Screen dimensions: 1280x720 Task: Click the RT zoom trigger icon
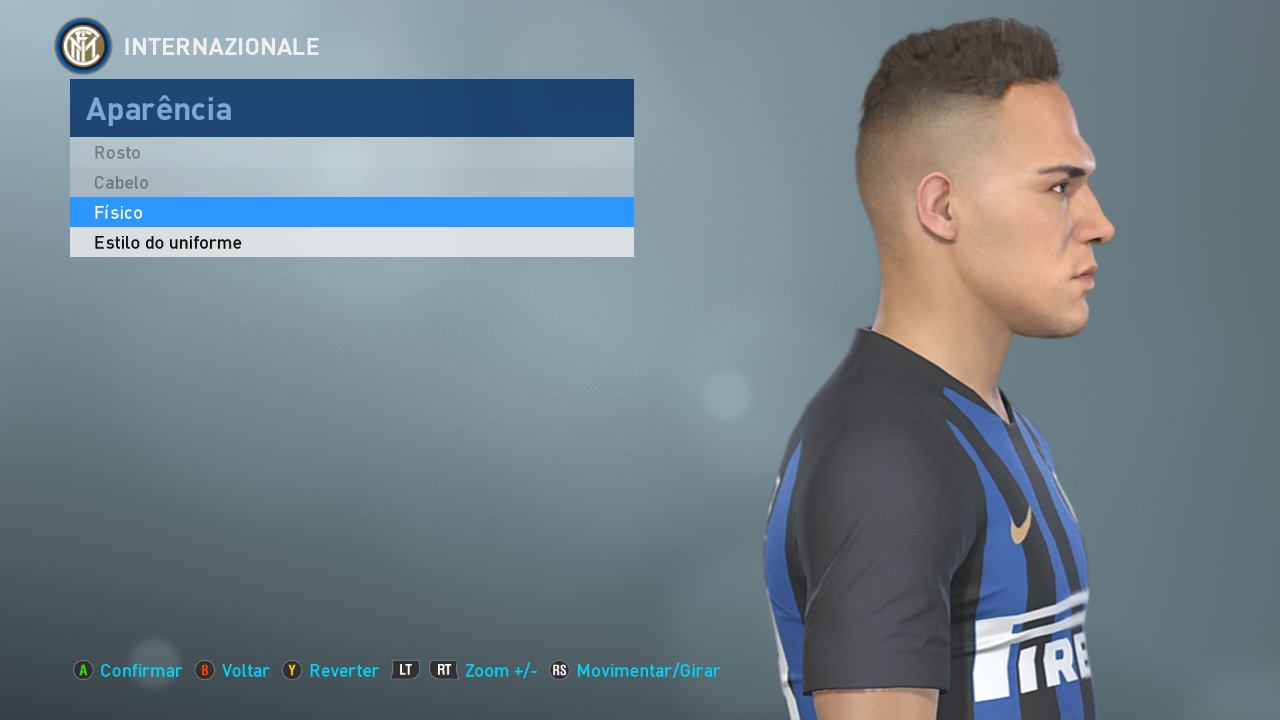pos(441,671)
